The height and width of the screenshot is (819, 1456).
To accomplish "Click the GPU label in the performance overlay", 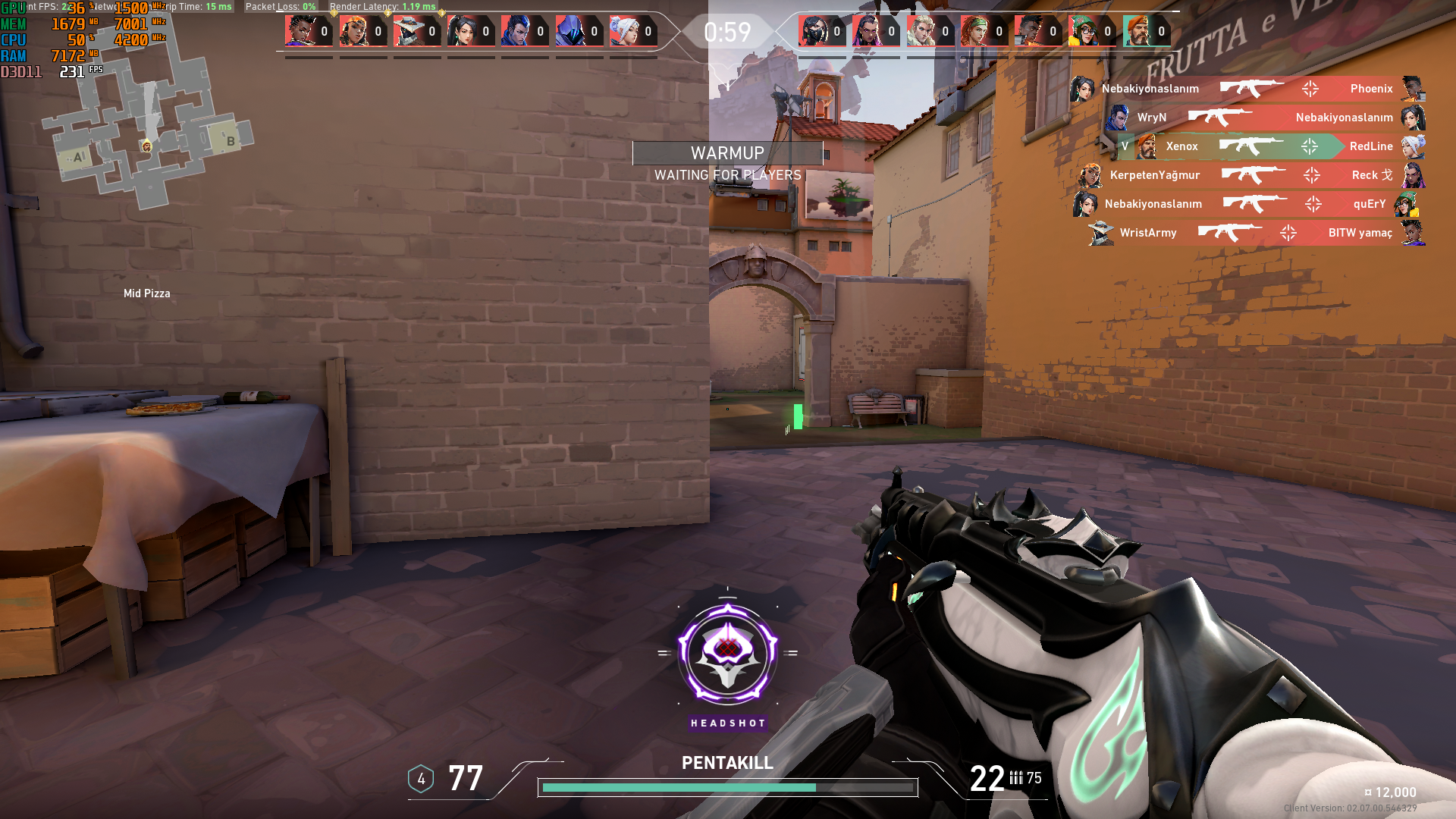I will click(14, 8).
